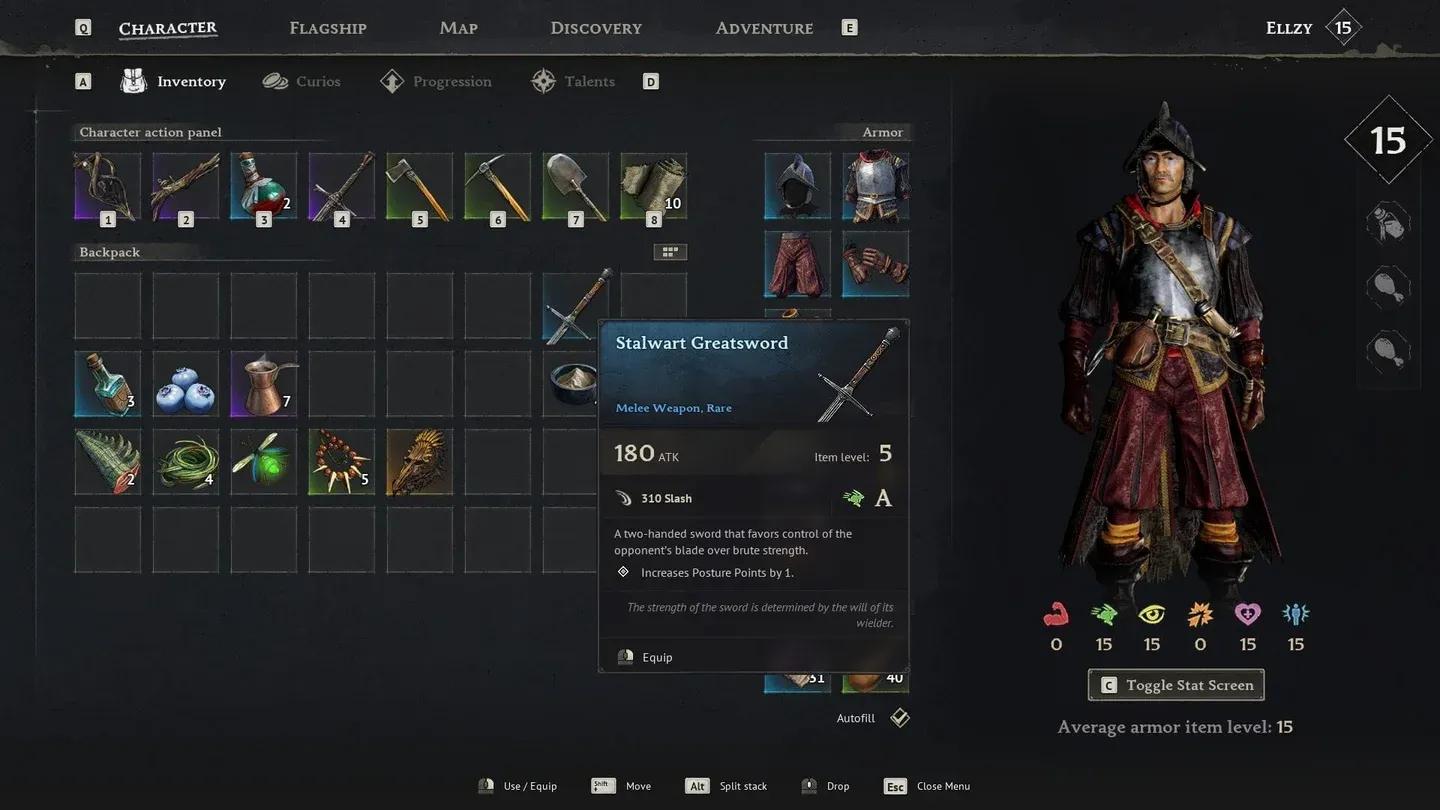Click the blueberries in the backpack
1440x810 pixels.
(x=185, y=383)
